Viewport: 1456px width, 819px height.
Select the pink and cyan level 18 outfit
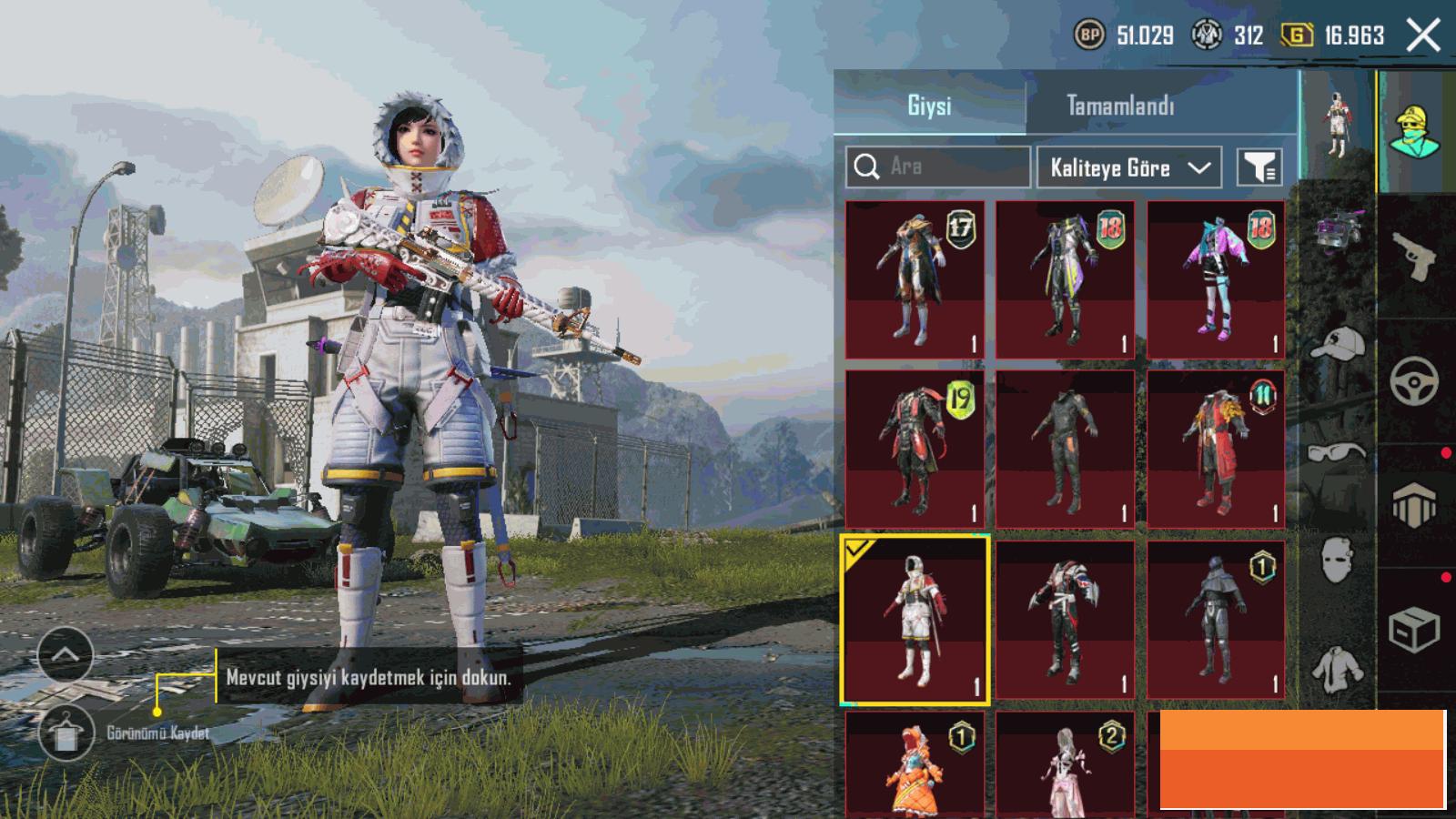point(1216,279)
